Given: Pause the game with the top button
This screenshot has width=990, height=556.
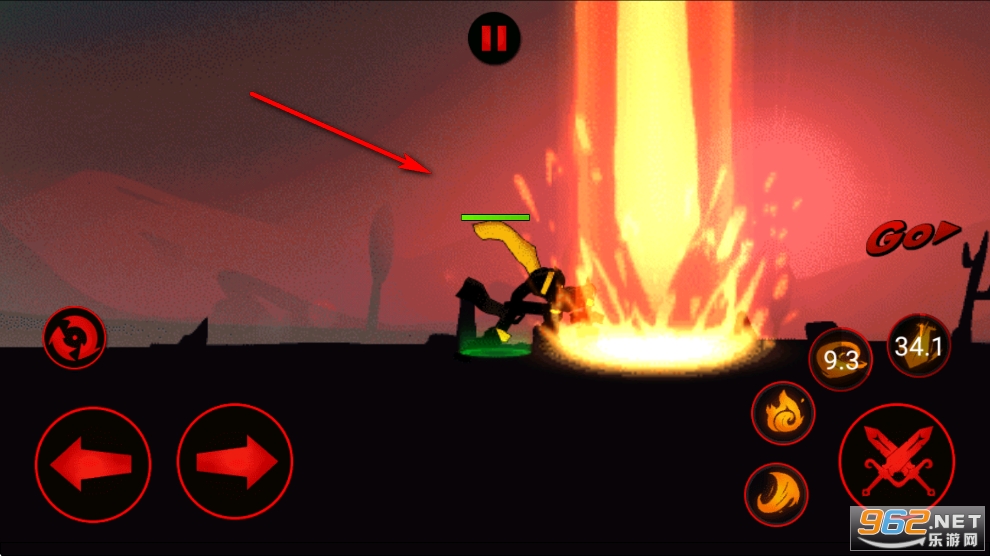Looking at the screenshot, I should click(x=494, y=38).
